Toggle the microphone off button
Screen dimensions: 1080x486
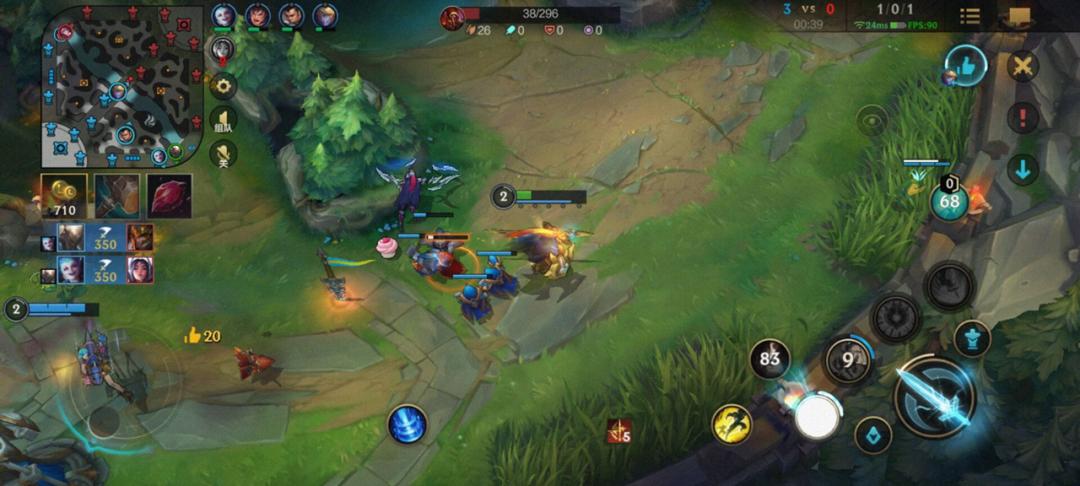coord(222,153)
